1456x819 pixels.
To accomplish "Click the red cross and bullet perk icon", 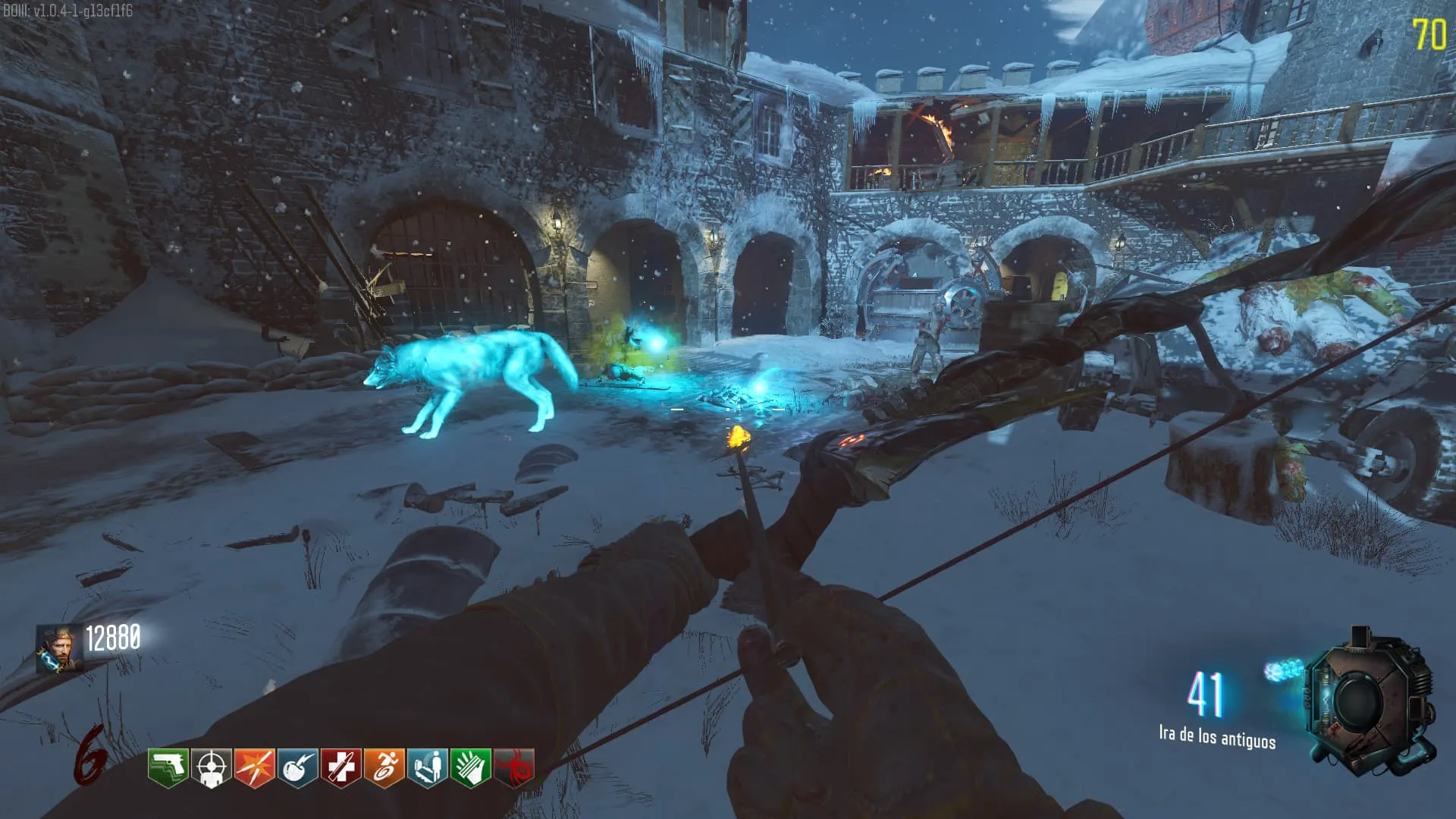I will 340,767.
